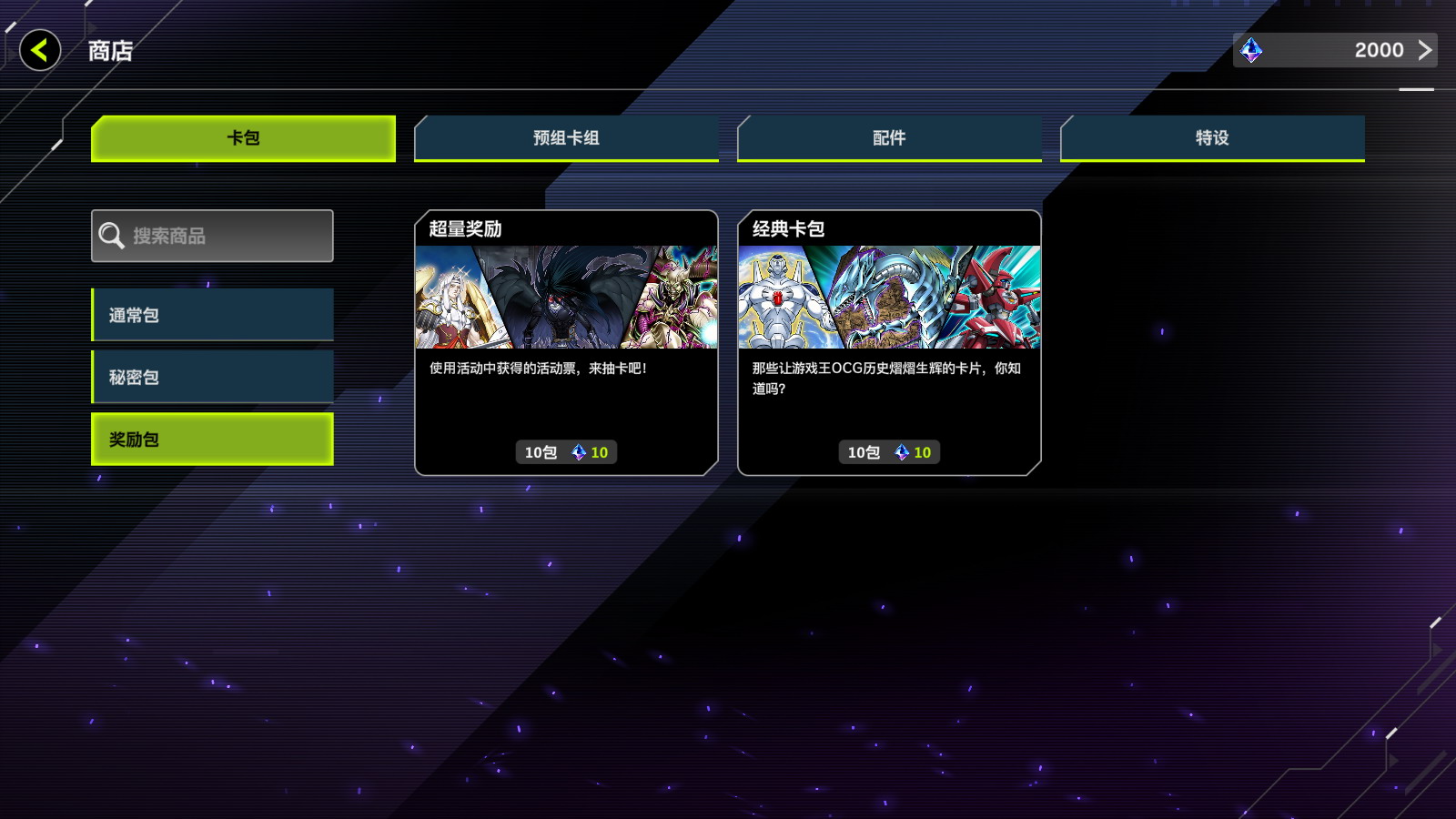Viewport: 1456px width, 819px height.
Task: Show the 特设 tab
Action: tap(1212, 138)
